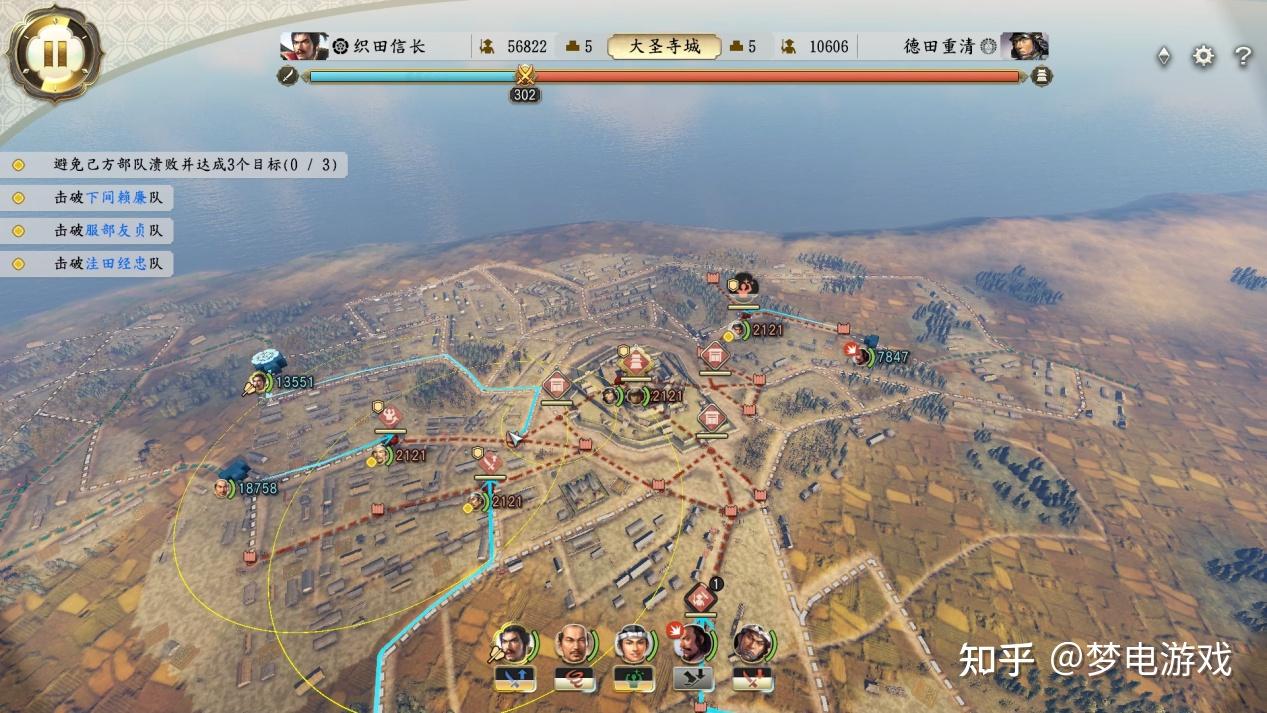This screenshot has width=1267, height=713.
Task: Activate the red sword attack-down tactic
Action: pyautogui.click(x=752, y=679)
